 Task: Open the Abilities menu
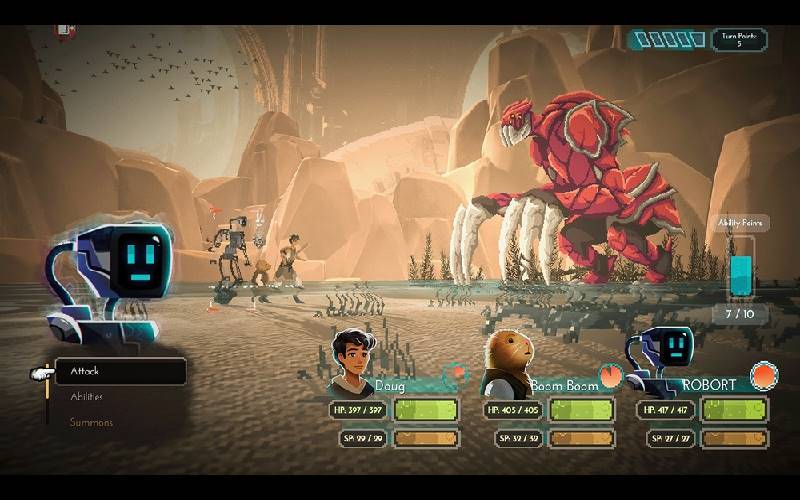coord(86,397)
